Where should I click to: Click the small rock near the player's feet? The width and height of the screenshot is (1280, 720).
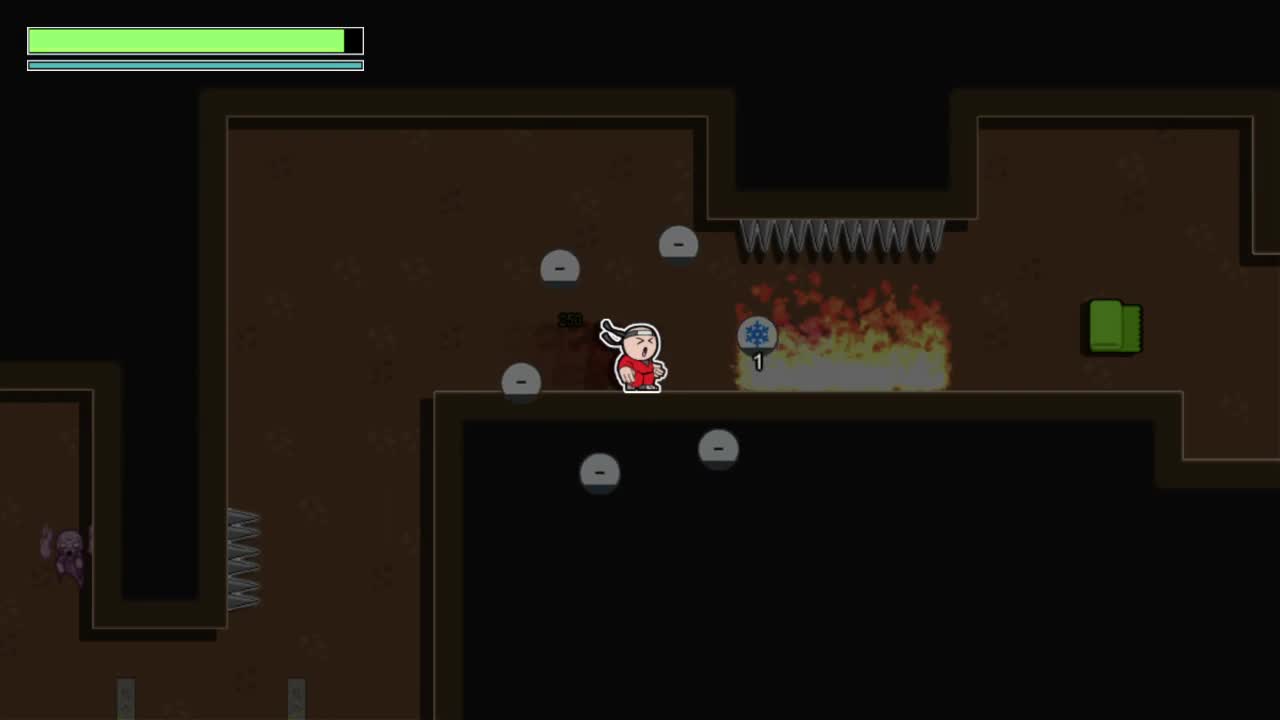pos(521,382)
